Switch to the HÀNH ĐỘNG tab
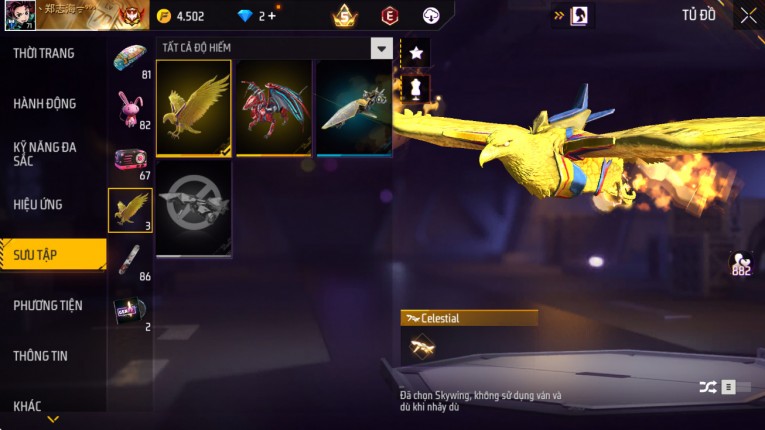 (x=45, y=103)
